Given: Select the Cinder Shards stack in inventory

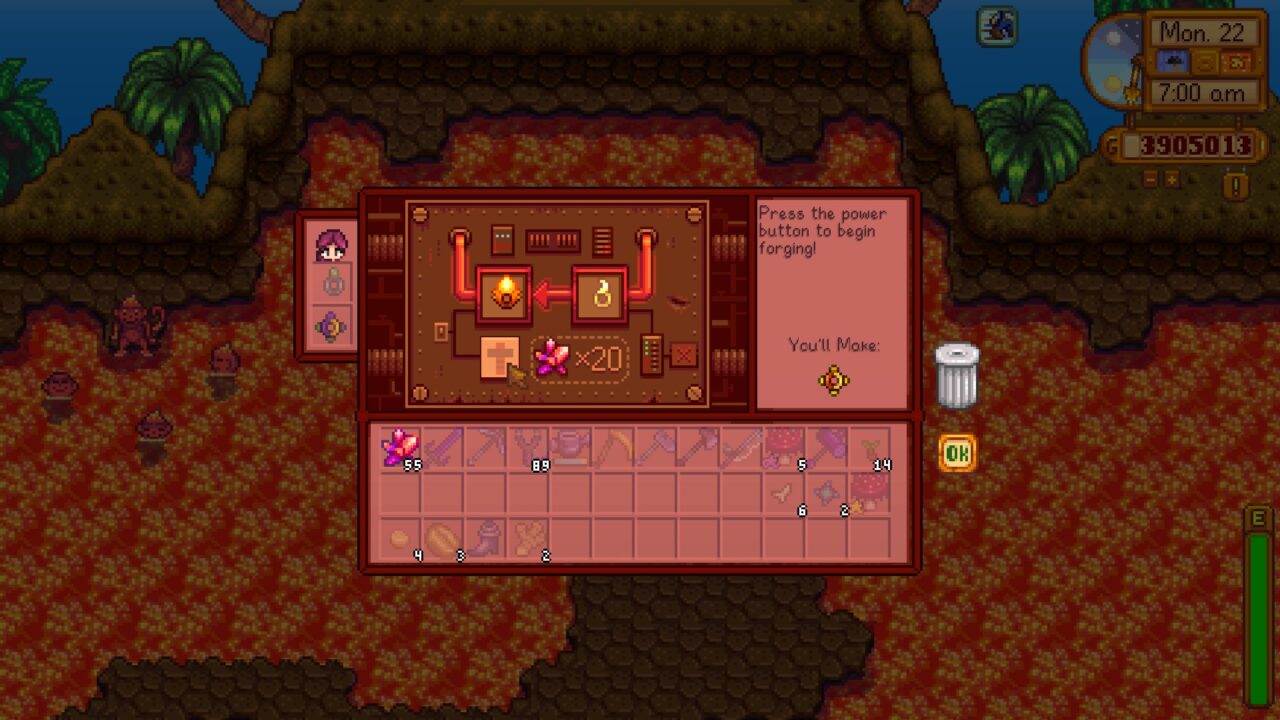Looking at the screenshot, I should 398,448.
